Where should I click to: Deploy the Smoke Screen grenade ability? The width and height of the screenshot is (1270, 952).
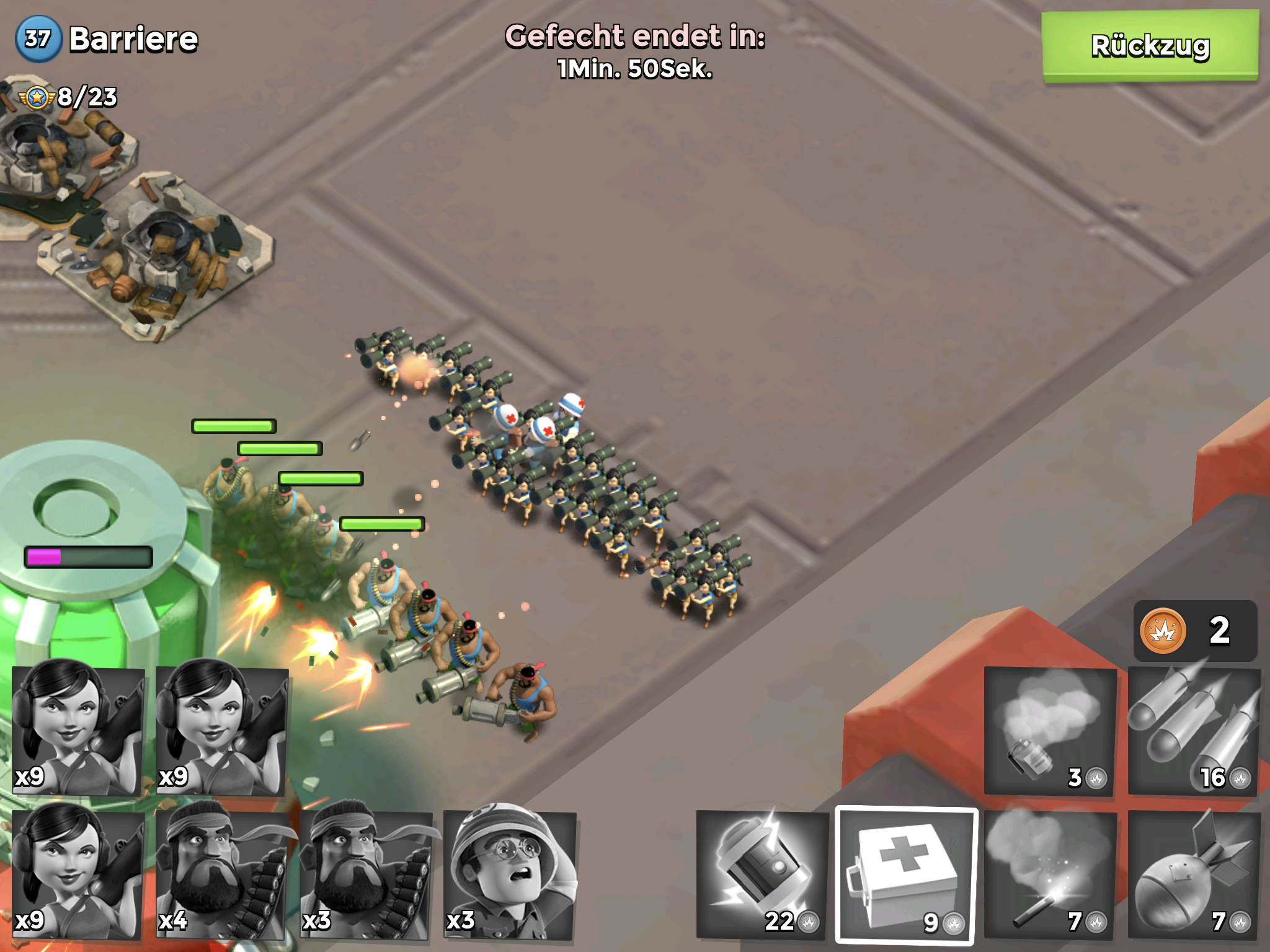(x=1049, y=731)
